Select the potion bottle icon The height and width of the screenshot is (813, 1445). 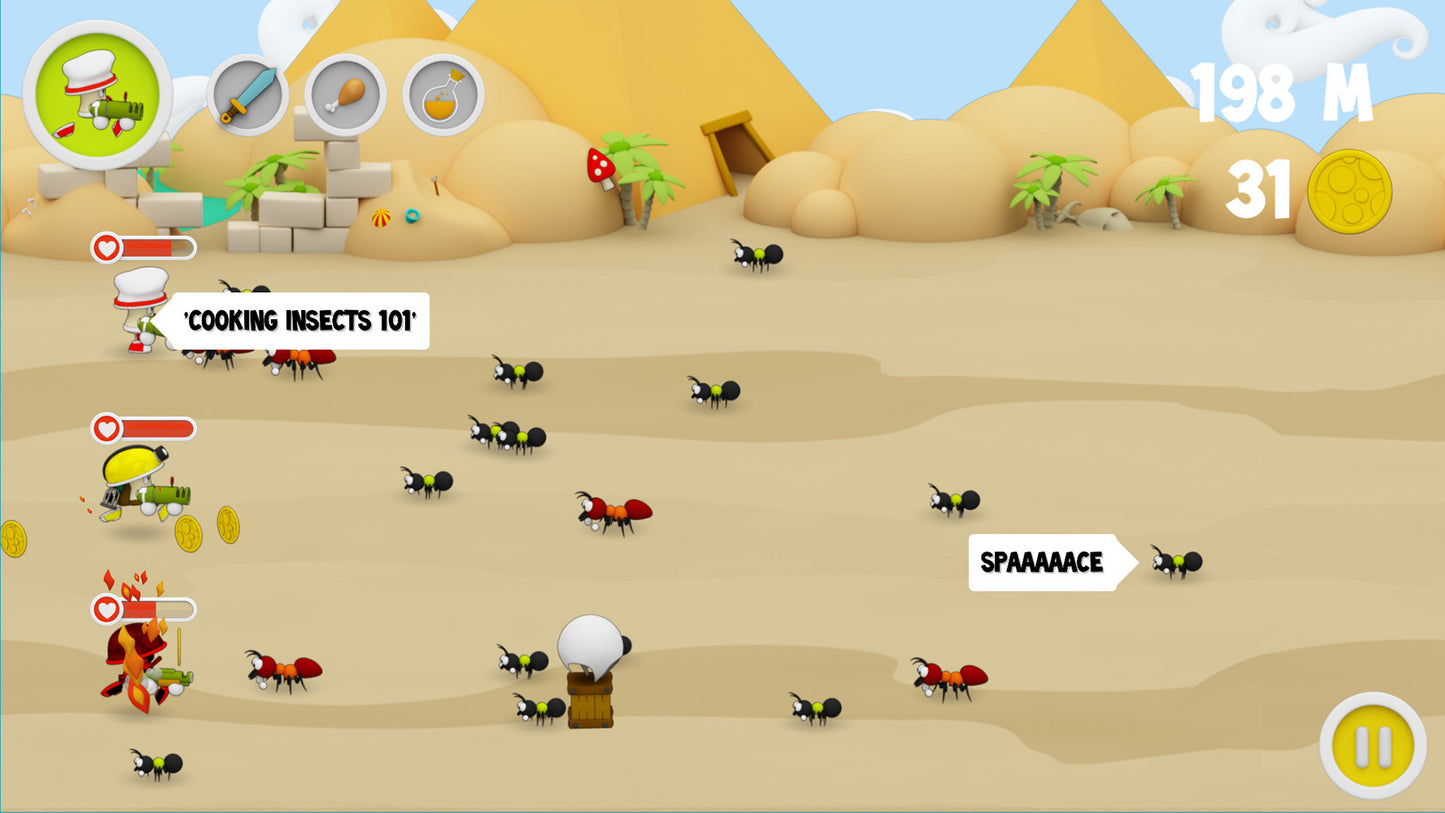(x=443, y=95)
